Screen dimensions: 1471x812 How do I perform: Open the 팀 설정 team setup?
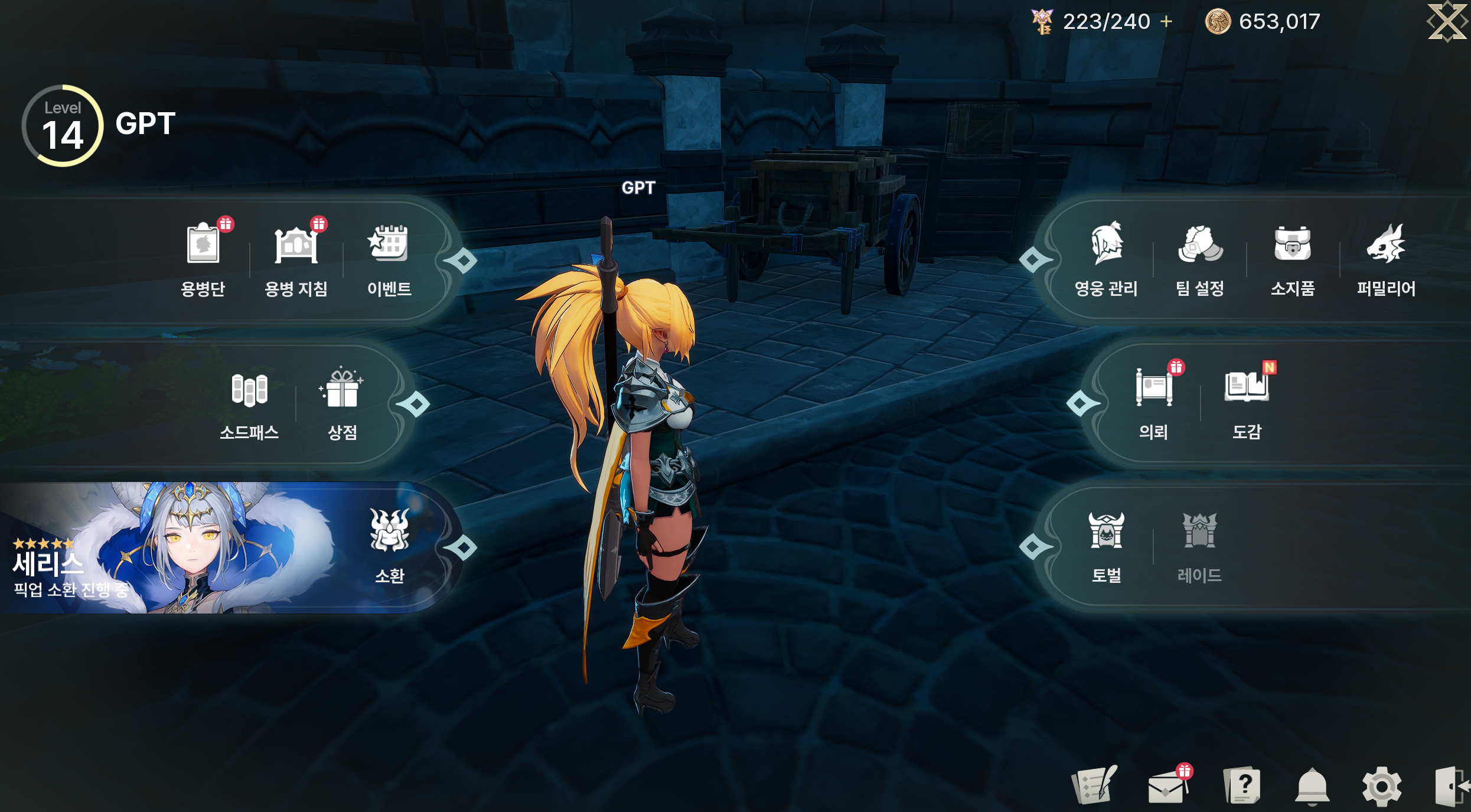[1199, 258]
